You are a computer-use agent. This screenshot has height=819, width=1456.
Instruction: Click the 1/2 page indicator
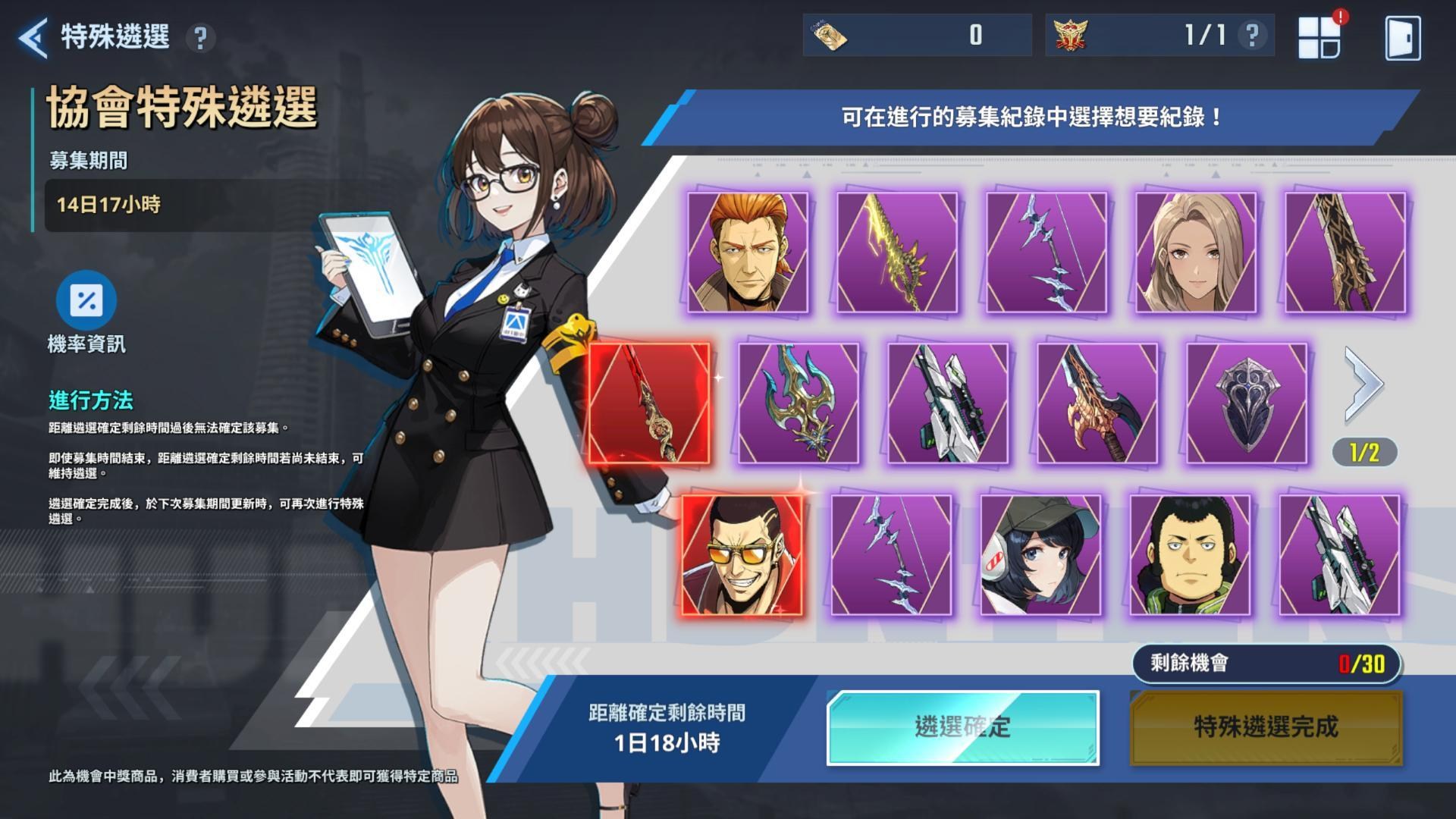[x=1363, y=453]
